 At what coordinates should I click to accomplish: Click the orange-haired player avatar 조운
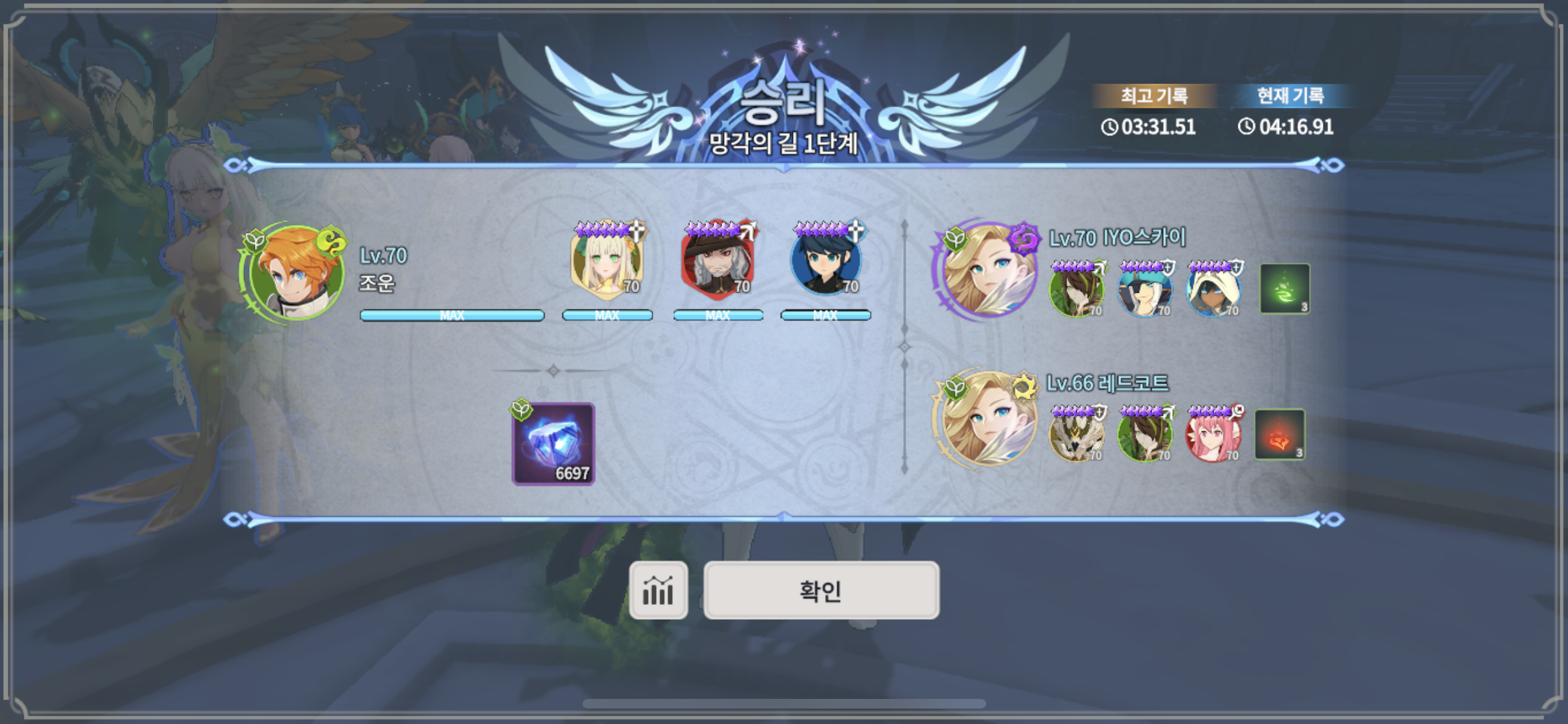coord(295,273)
